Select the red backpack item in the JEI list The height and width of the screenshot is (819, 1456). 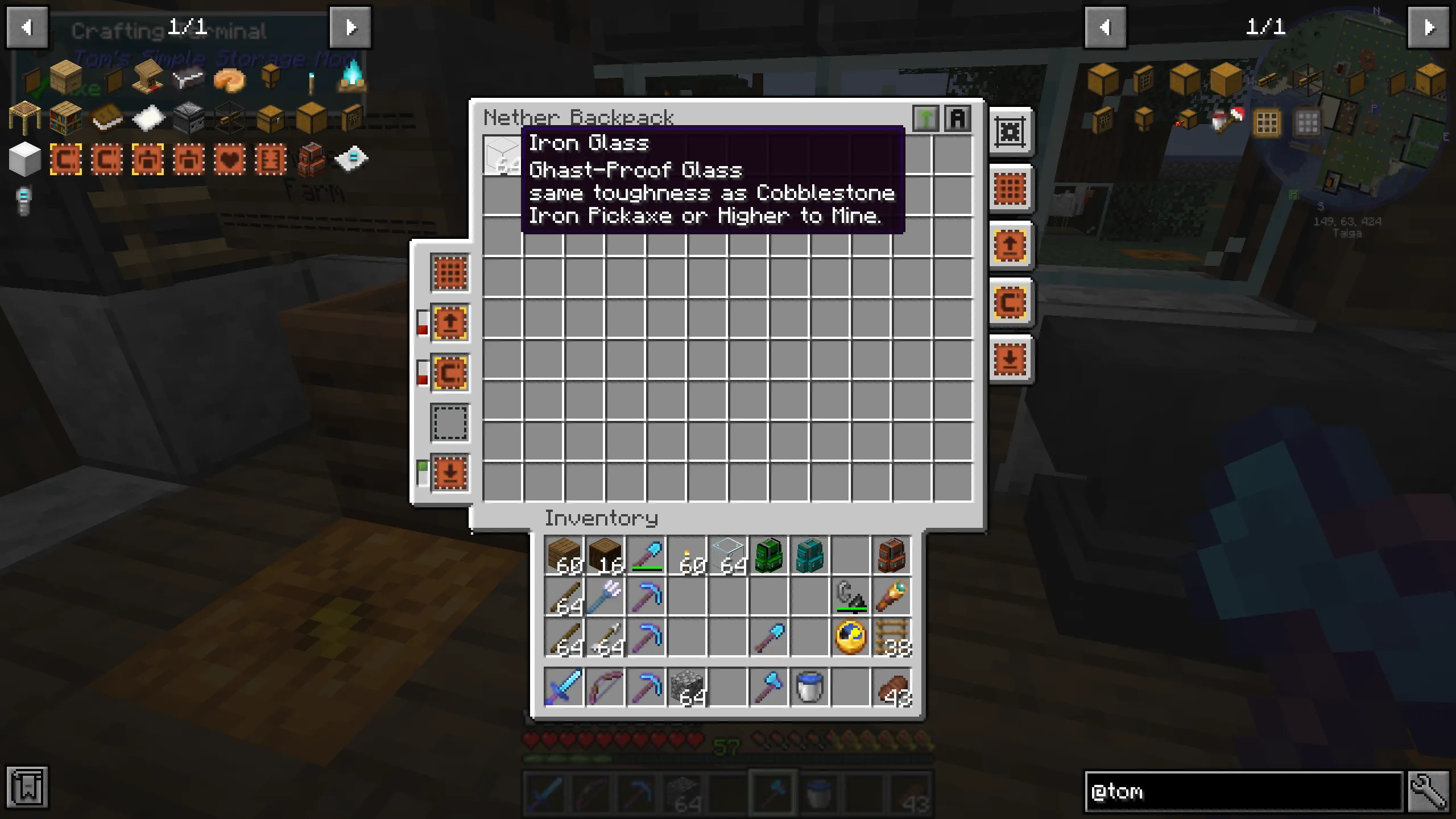(310, 159)
